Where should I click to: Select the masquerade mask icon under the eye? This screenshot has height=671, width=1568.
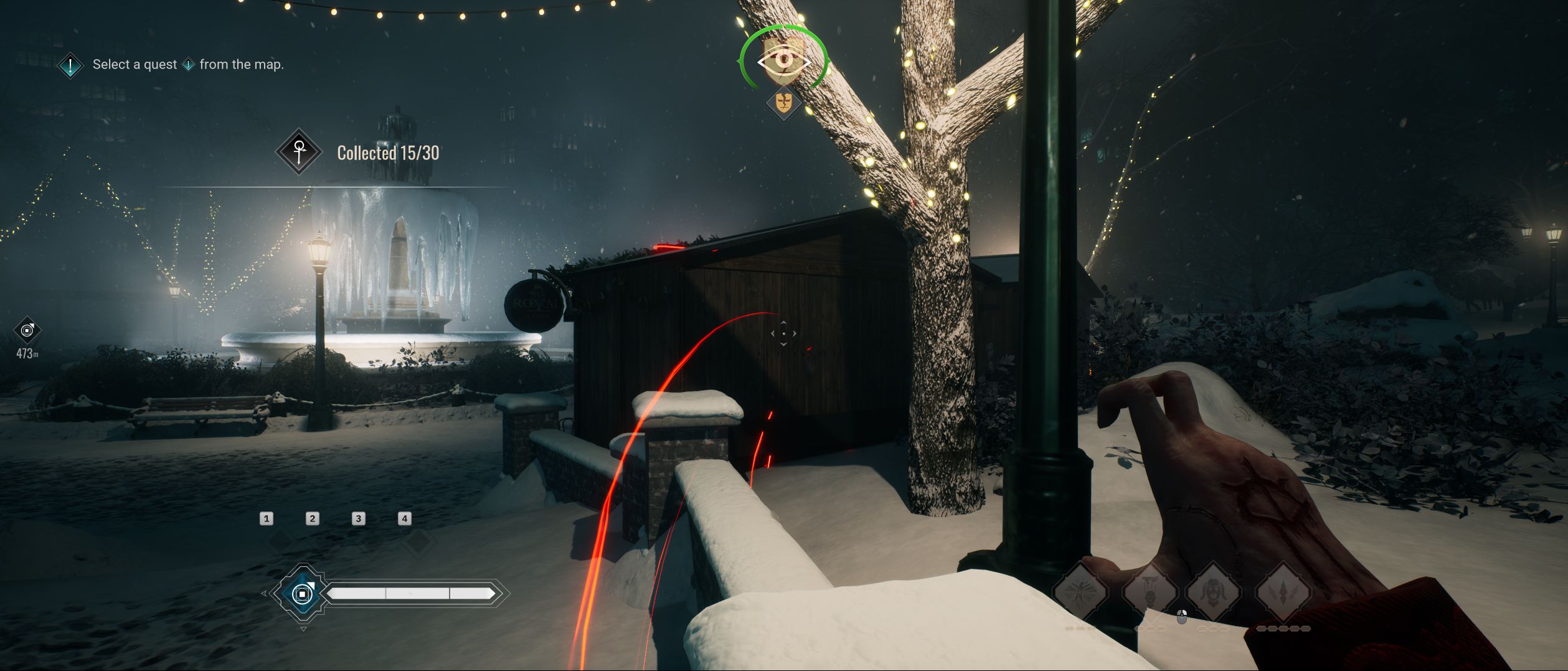(x=783, y=102)
